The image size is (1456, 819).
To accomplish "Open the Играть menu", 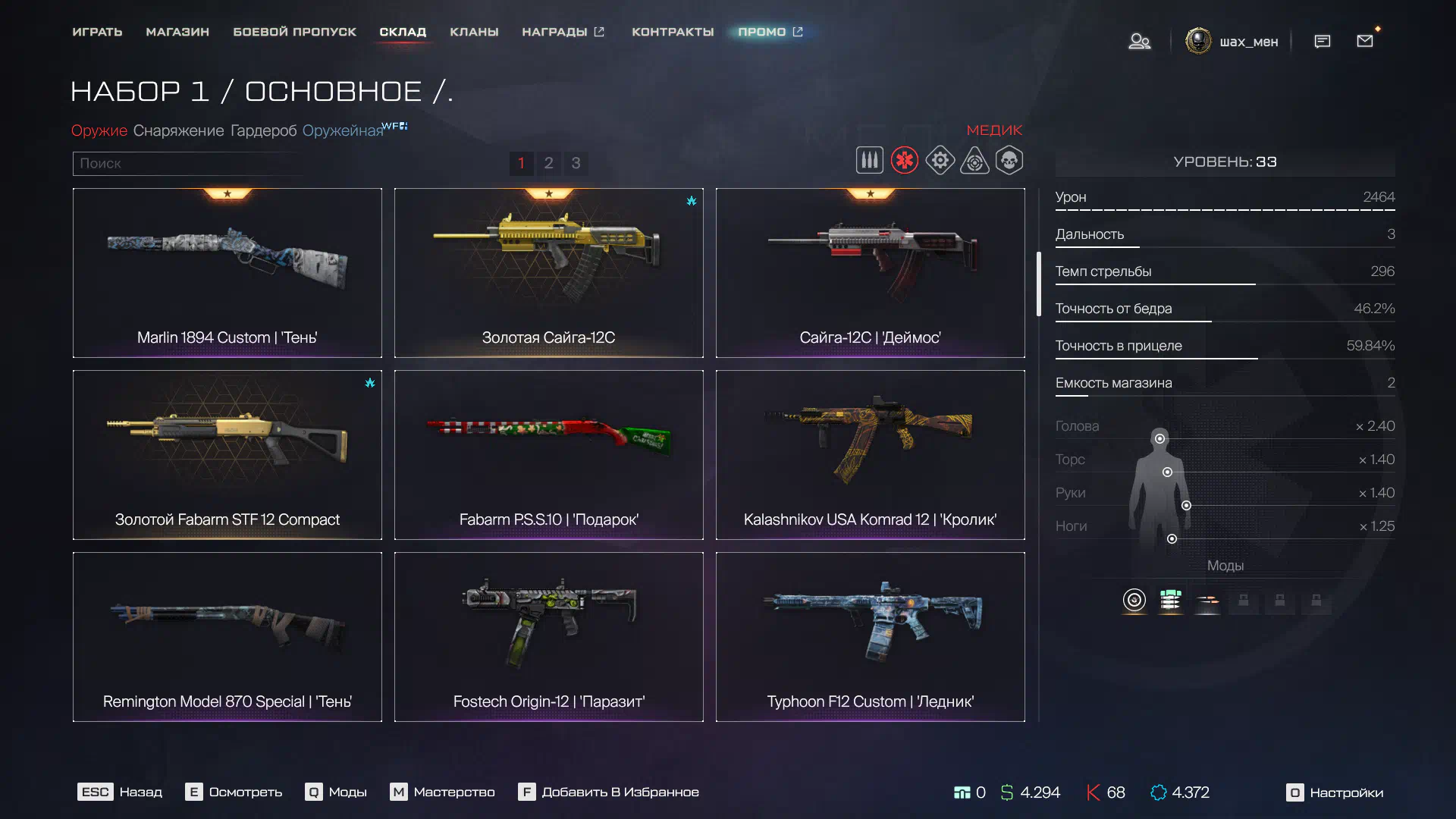I will click(97, 32).
